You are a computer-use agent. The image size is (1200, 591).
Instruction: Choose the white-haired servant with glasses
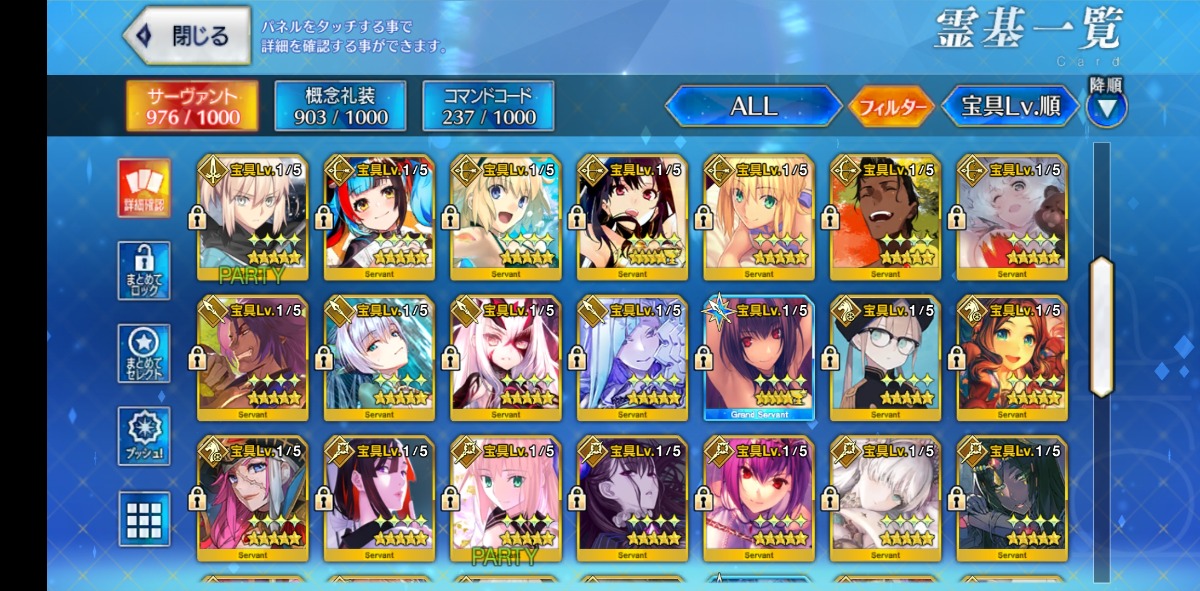click(x=885, y=358)
